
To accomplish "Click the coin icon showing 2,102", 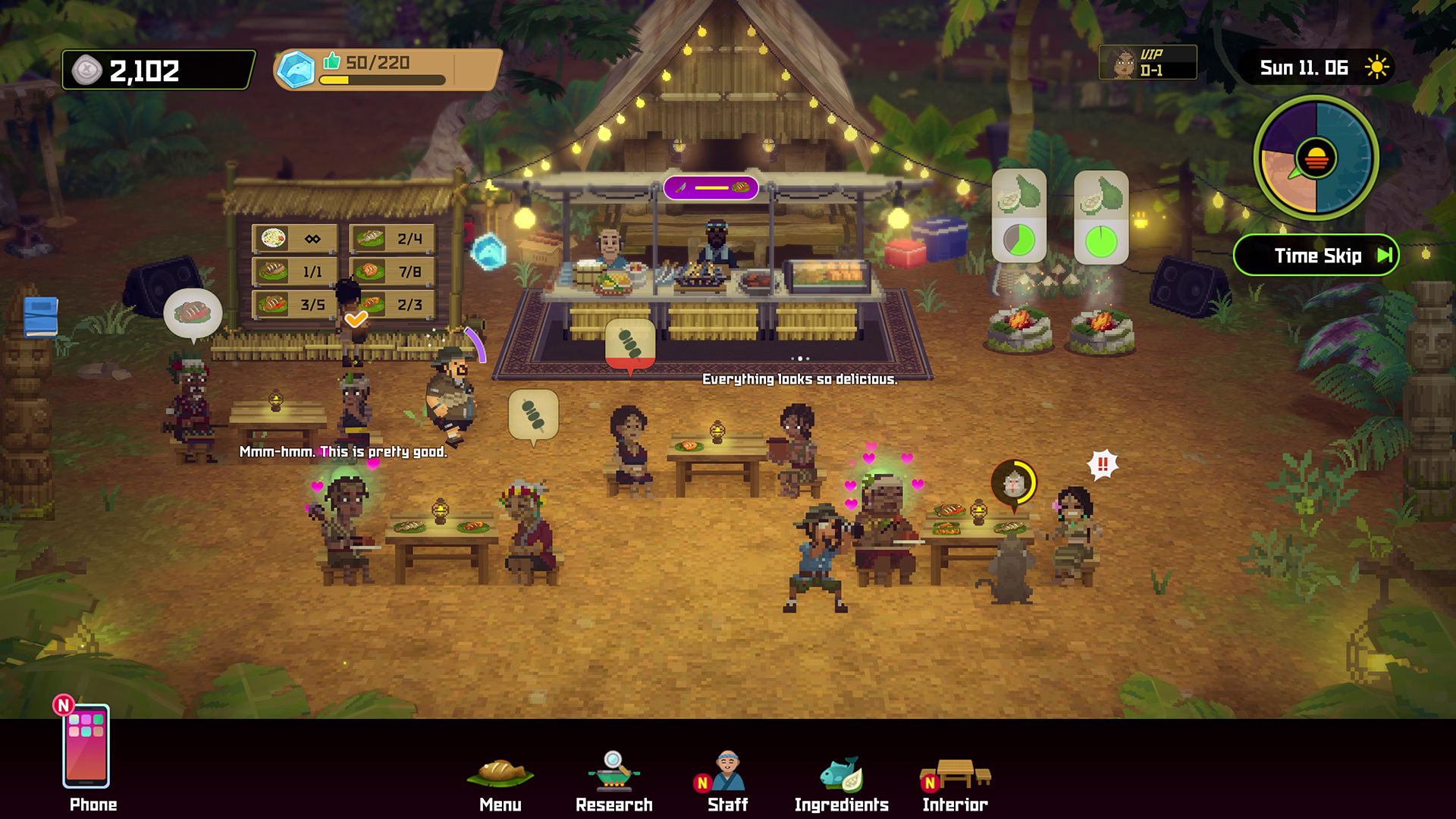I will click(89, 71).
